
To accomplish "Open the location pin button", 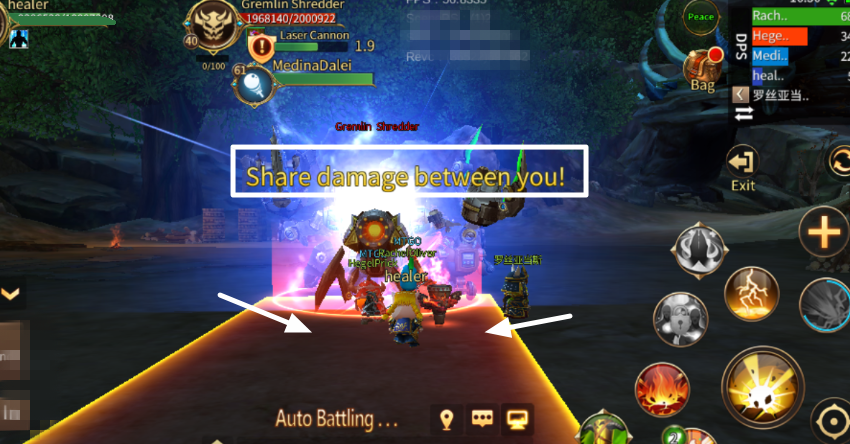I will pos(447,419).
